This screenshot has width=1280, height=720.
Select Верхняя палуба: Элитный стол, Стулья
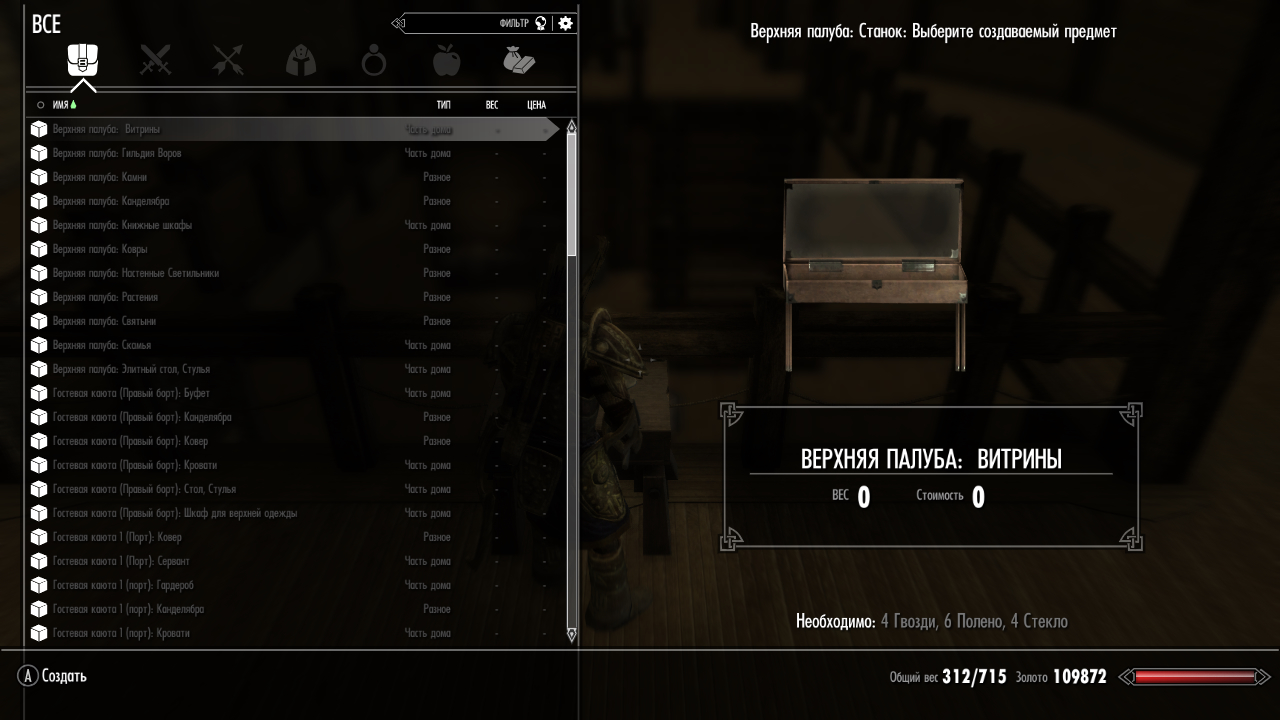131,369
